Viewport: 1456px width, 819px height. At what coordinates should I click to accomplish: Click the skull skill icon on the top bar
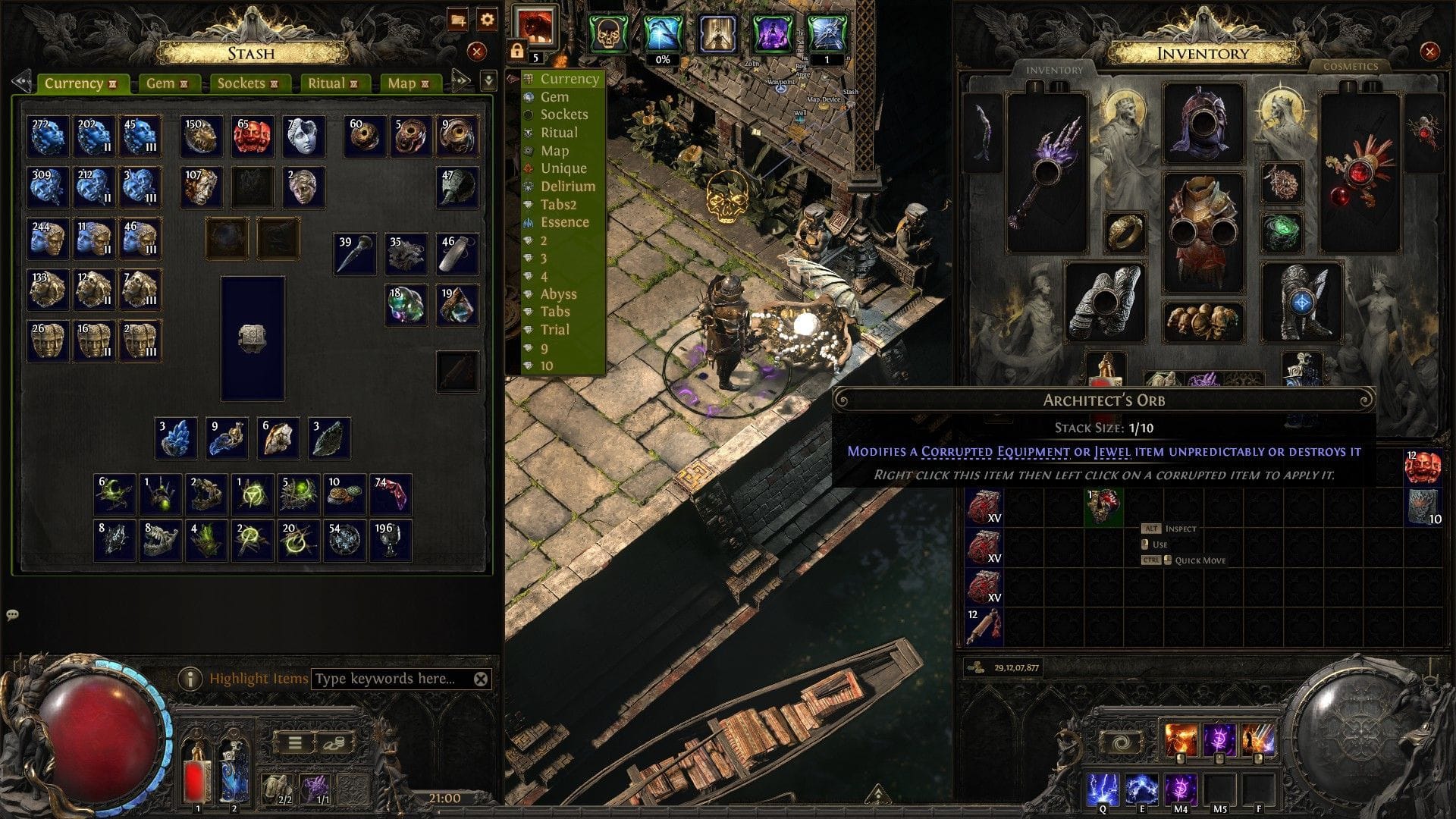click(607, 32)
